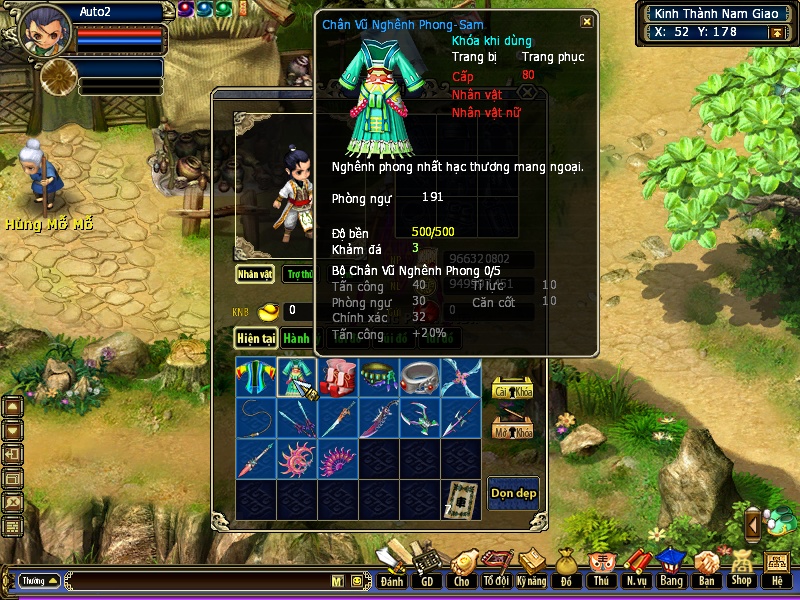Viewport: 800px width, 600px height.
Task: Click the Đánh attack button
Action: point(392,567)
